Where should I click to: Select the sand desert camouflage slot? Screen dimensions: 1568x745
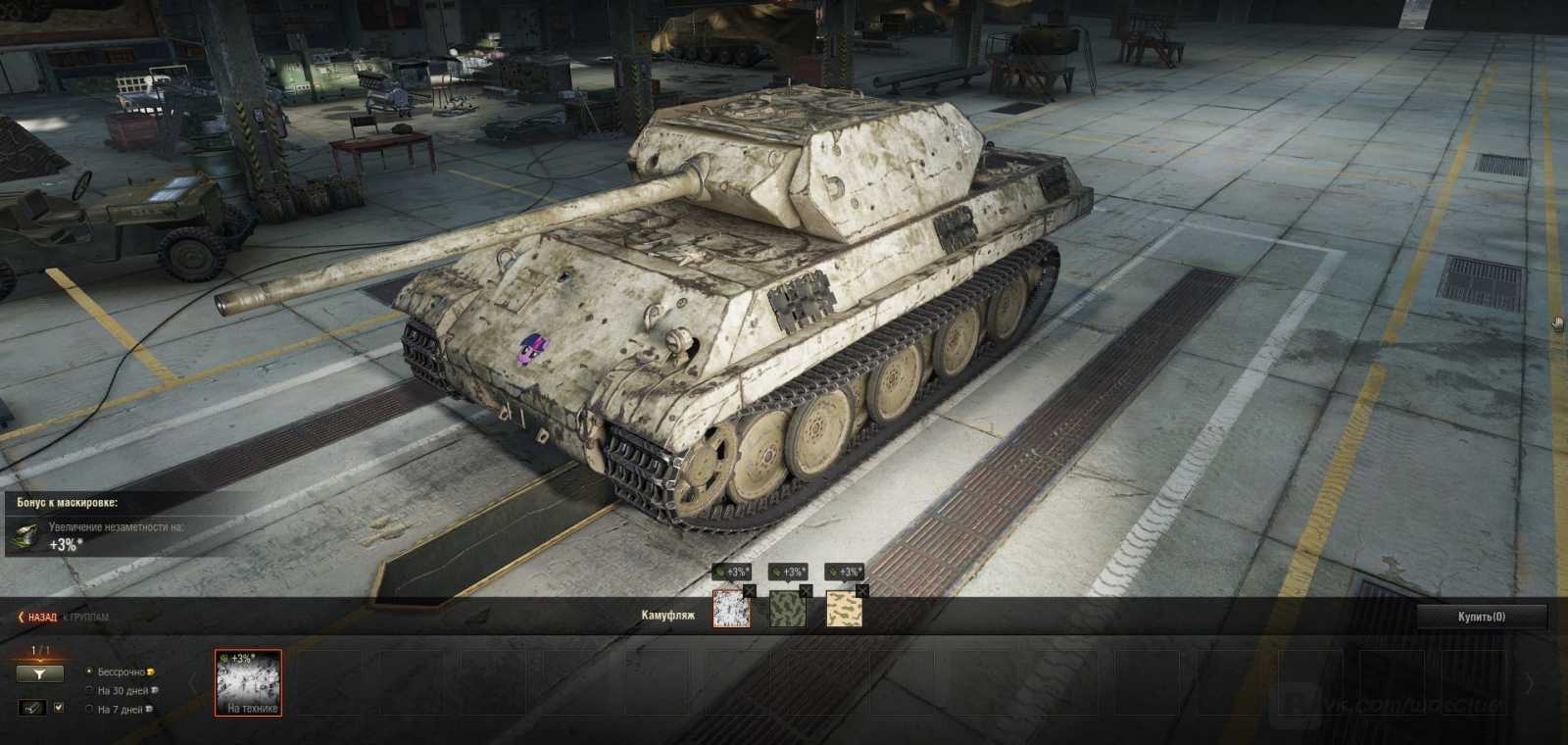tap(844, 609)
